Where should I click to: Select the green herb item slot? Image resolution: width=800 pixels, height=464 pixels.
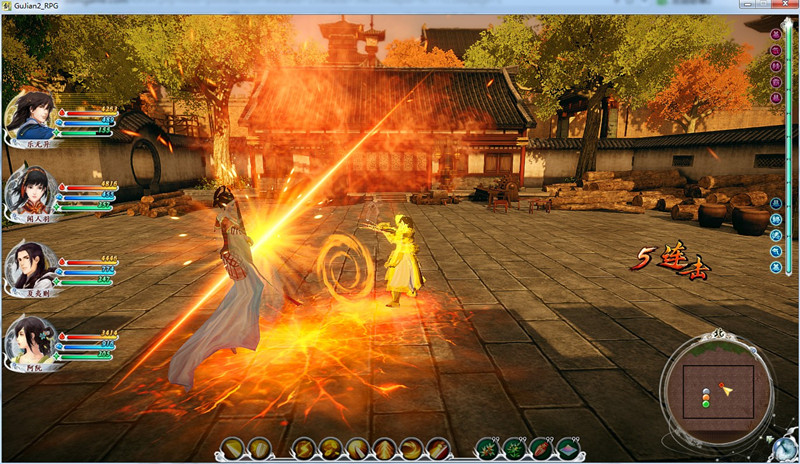pyautogui.click(x=514, y=448)
